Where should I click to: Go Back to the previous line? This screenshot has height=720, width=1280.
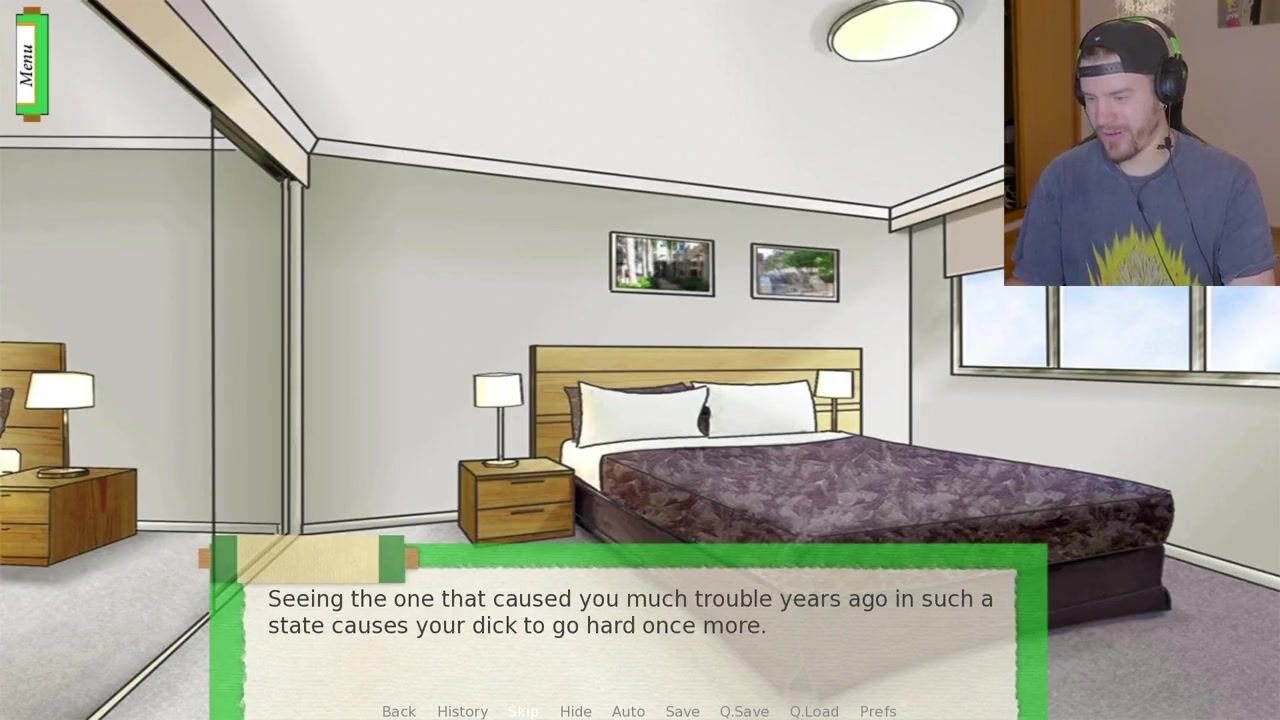point(398,711)
